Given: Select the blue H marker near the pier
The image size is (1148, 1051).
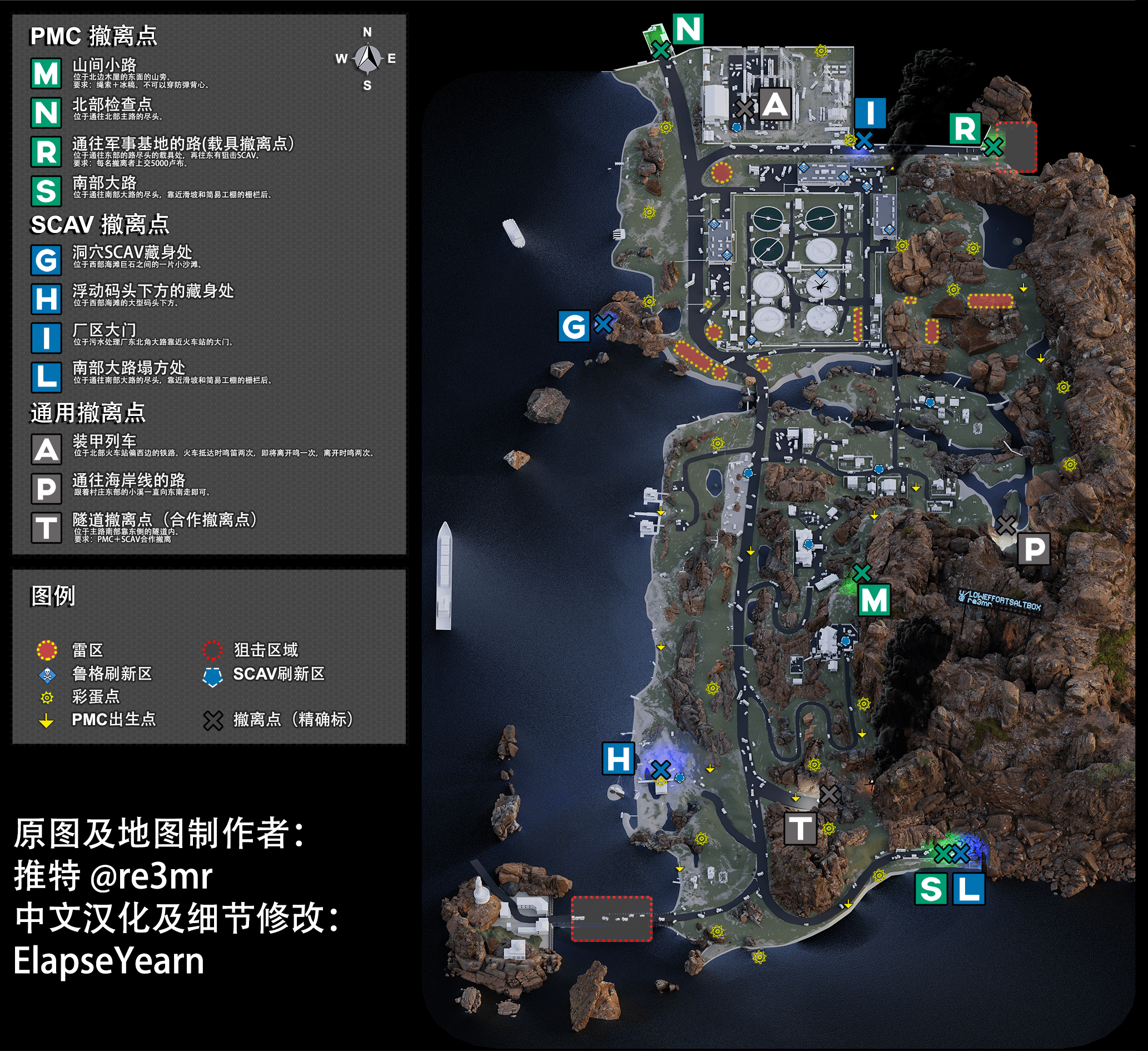Looking at the screenshot, I should tap(618, 758).
